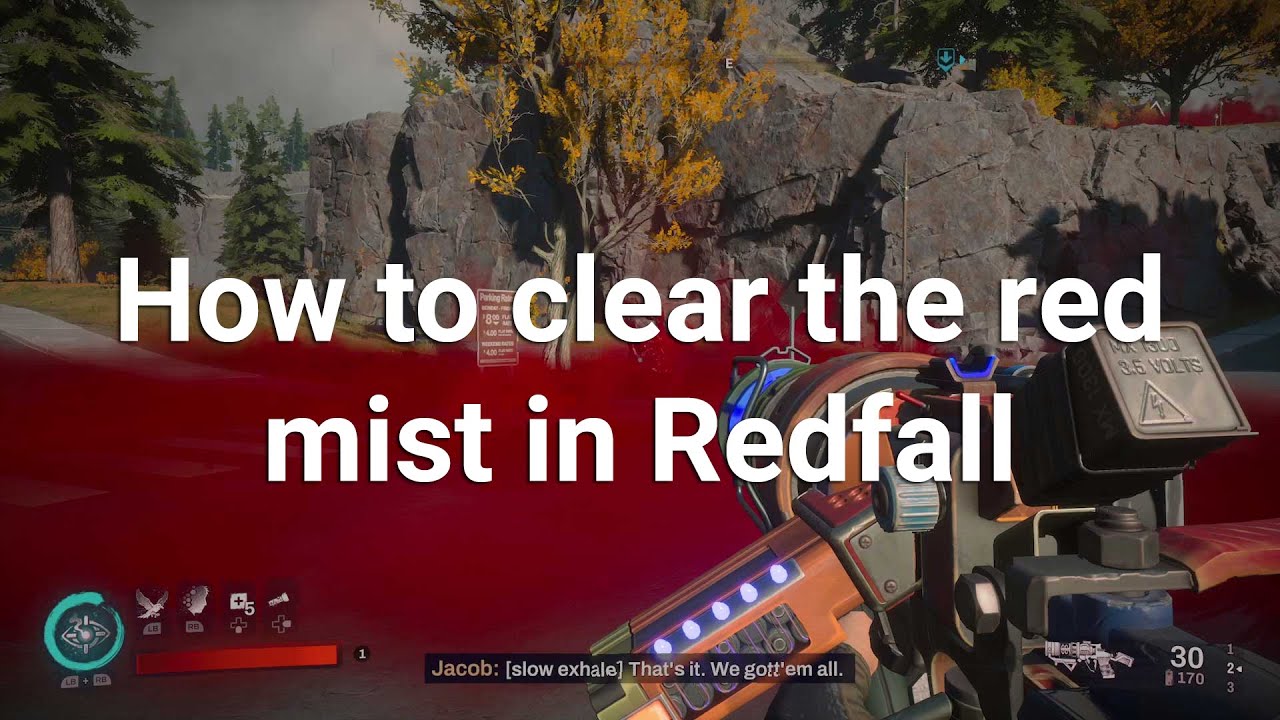Expand the d-pad medkit selector under the health kit icon
The width and height of the screenshot is (1280, 720).
tap(238, 625)
